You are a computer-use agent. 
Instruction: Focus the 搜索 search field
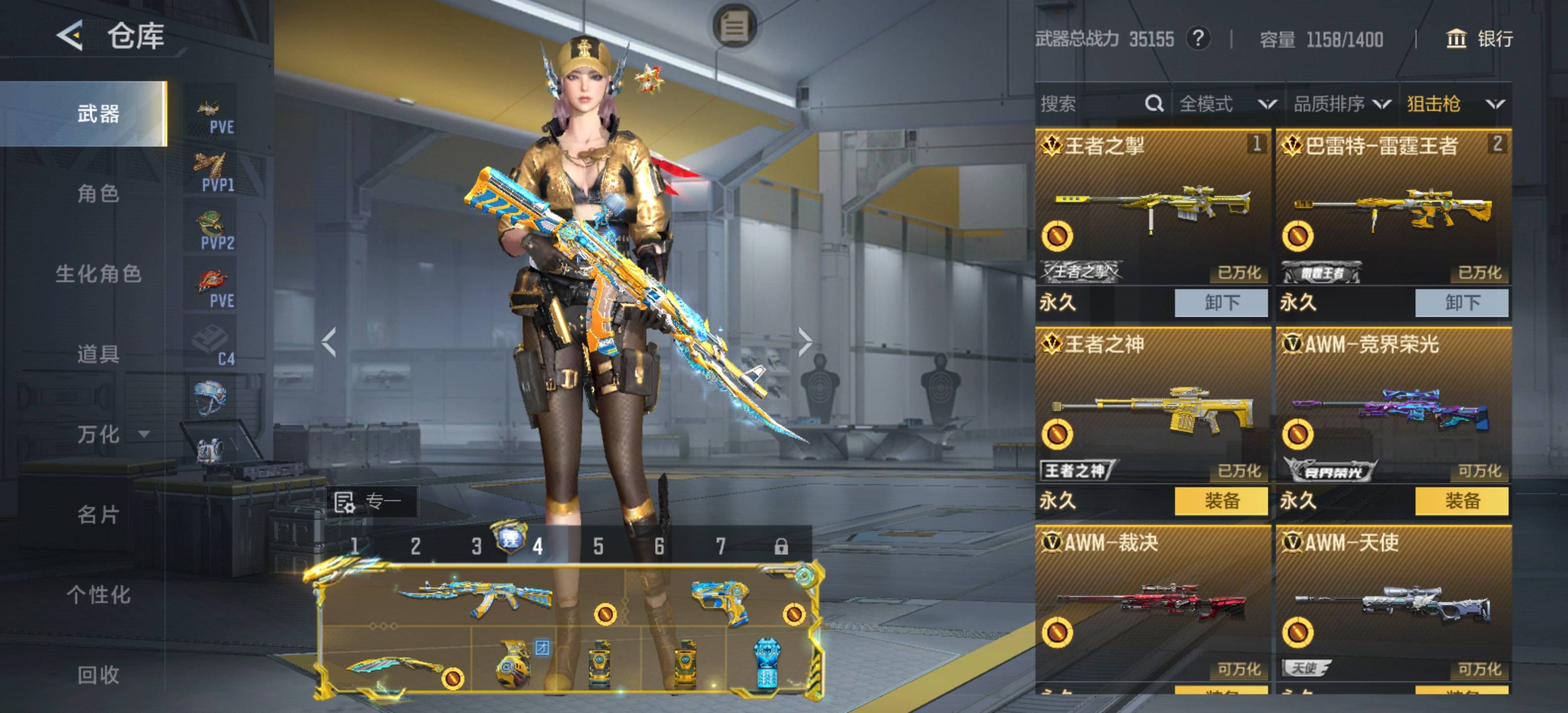point(1089,104)
